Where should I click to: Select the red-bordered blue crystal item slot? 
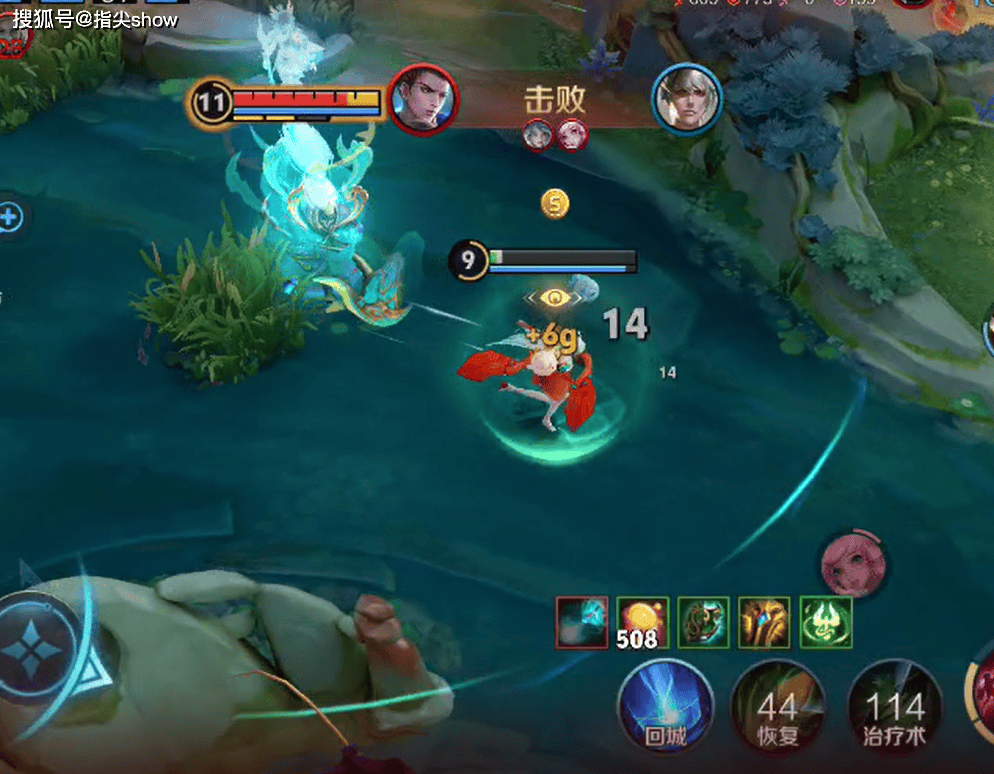tap(581, 622)
